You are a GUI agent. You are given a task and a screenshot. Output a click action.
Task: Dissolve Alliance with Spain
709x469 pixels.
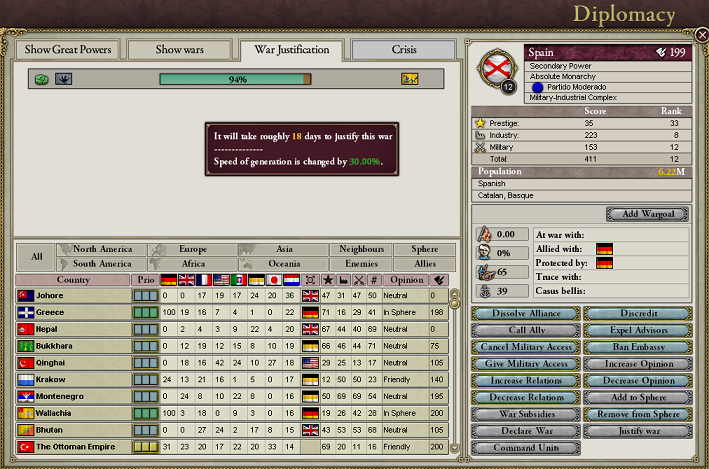click(x=527, y=313)
